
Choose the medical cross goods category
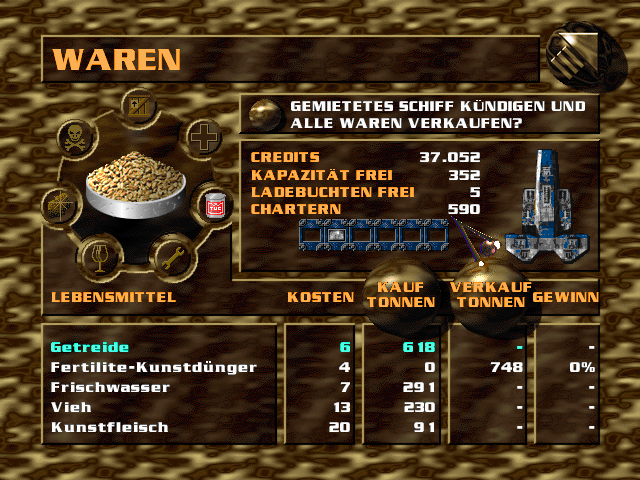point(203,138)
